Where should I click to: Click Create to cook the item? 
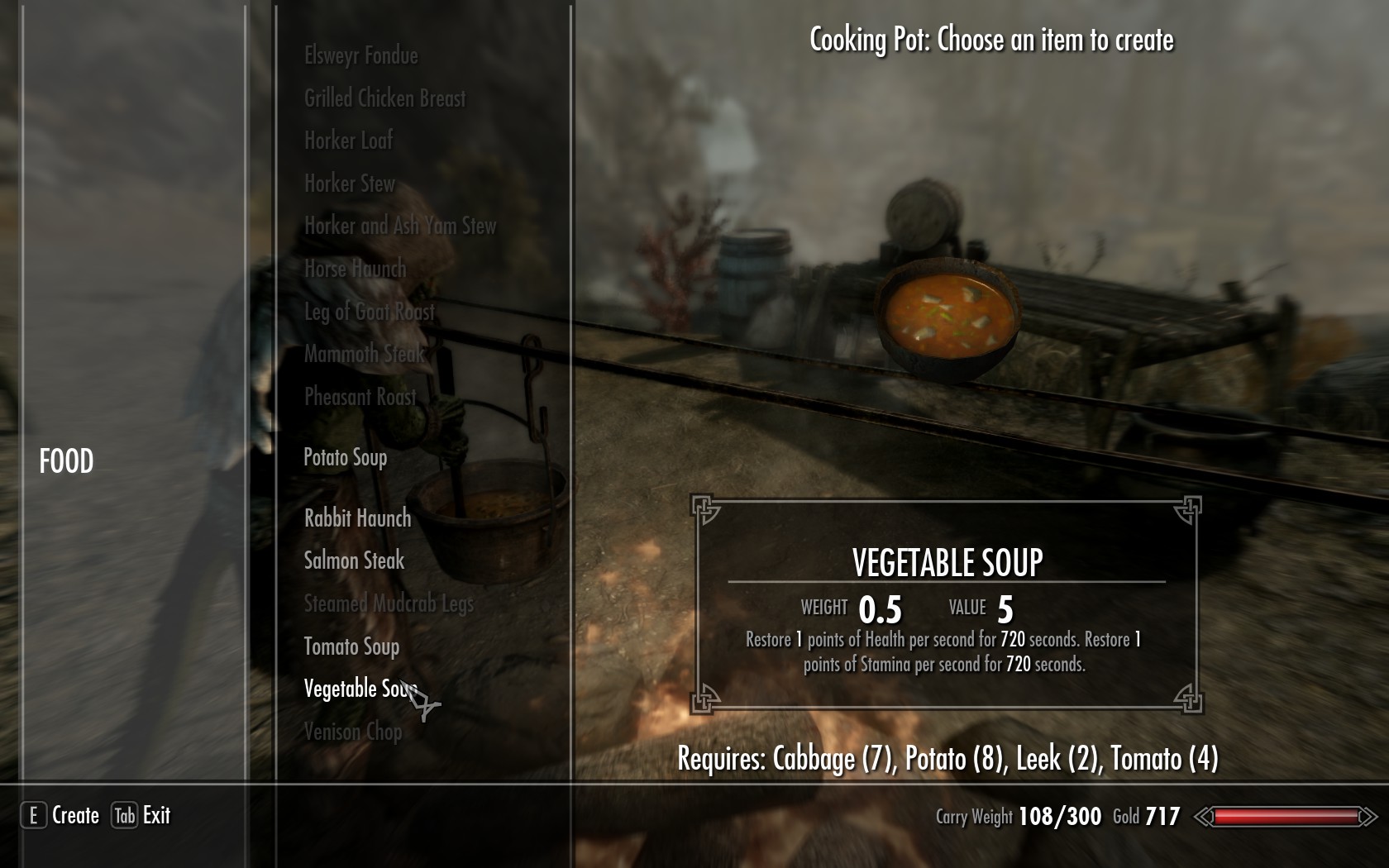60,816
